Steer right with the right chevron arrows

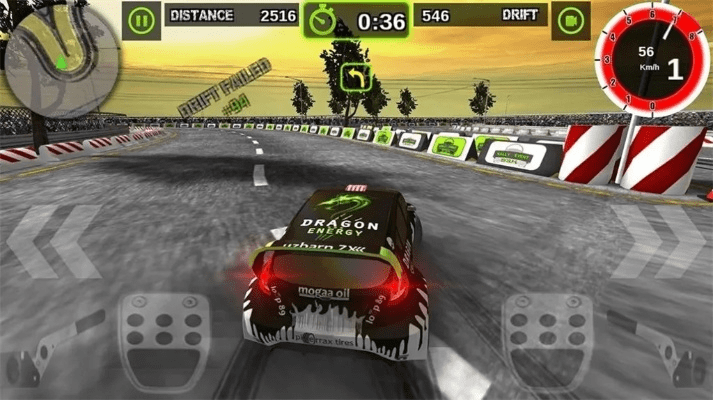point(658,242)
